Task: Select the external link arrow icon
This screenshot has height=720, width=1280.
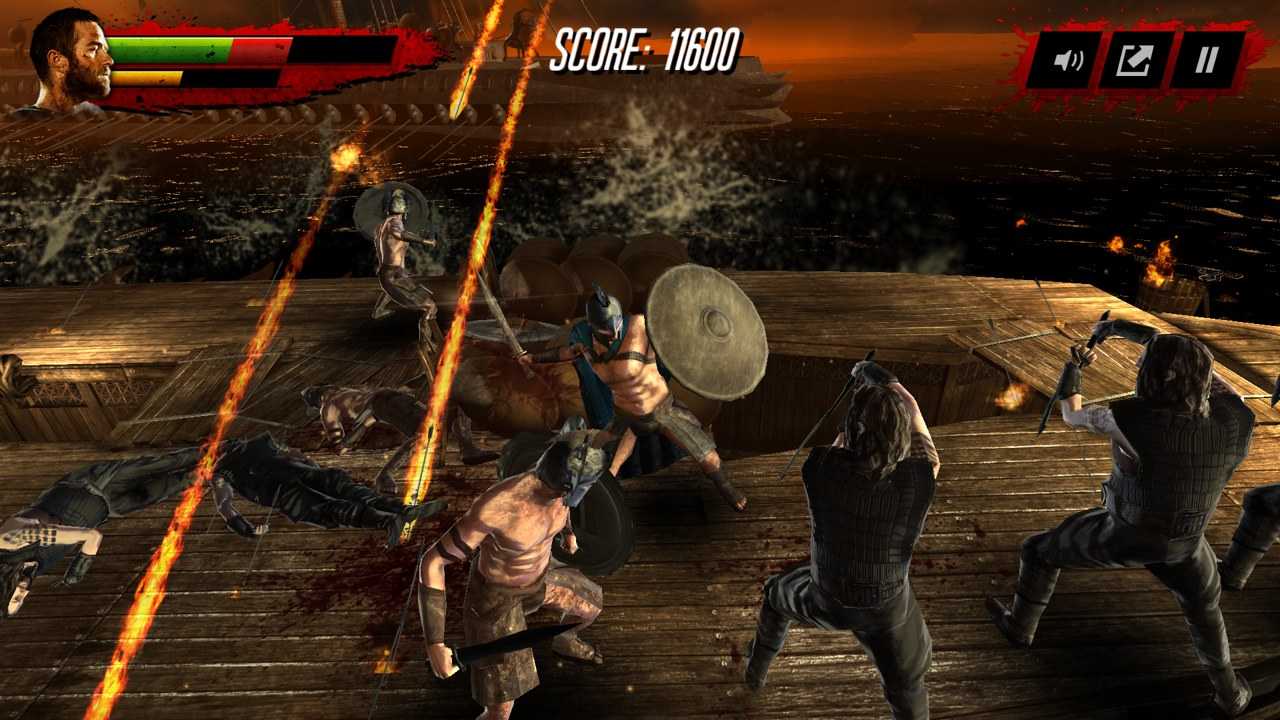Action: point(1133,60)
